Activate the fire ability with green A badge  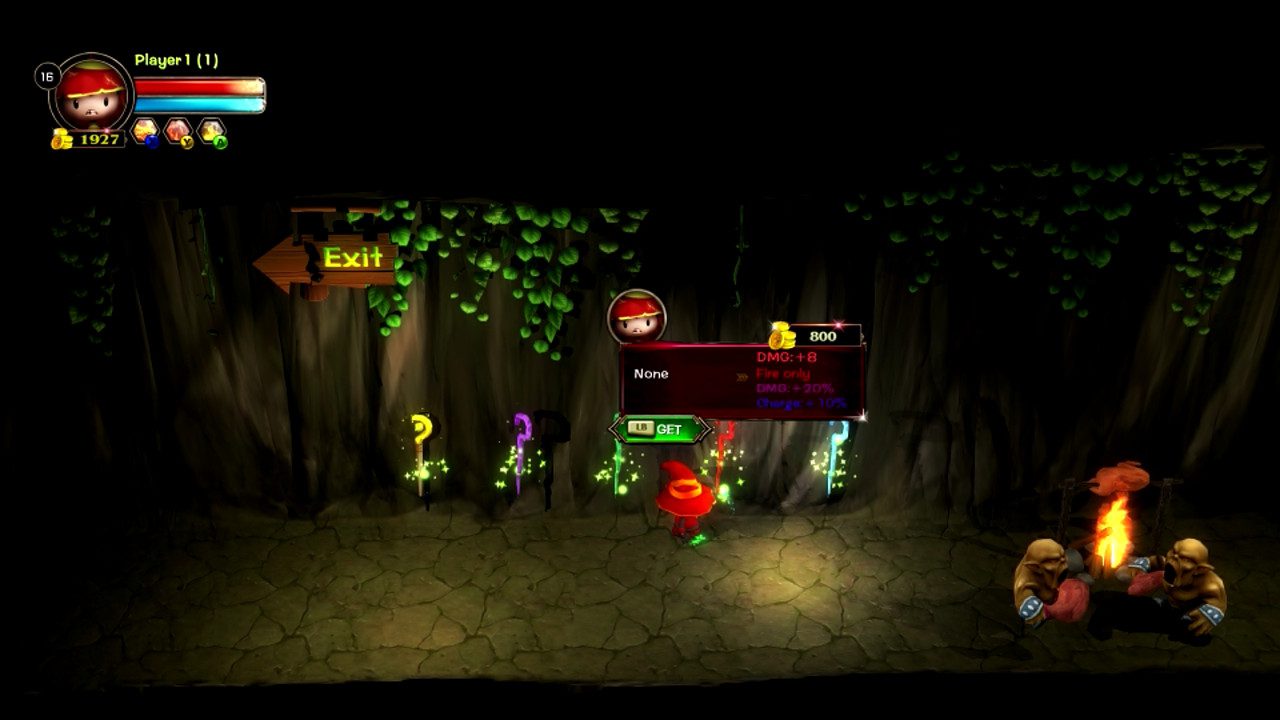point(211,131)
